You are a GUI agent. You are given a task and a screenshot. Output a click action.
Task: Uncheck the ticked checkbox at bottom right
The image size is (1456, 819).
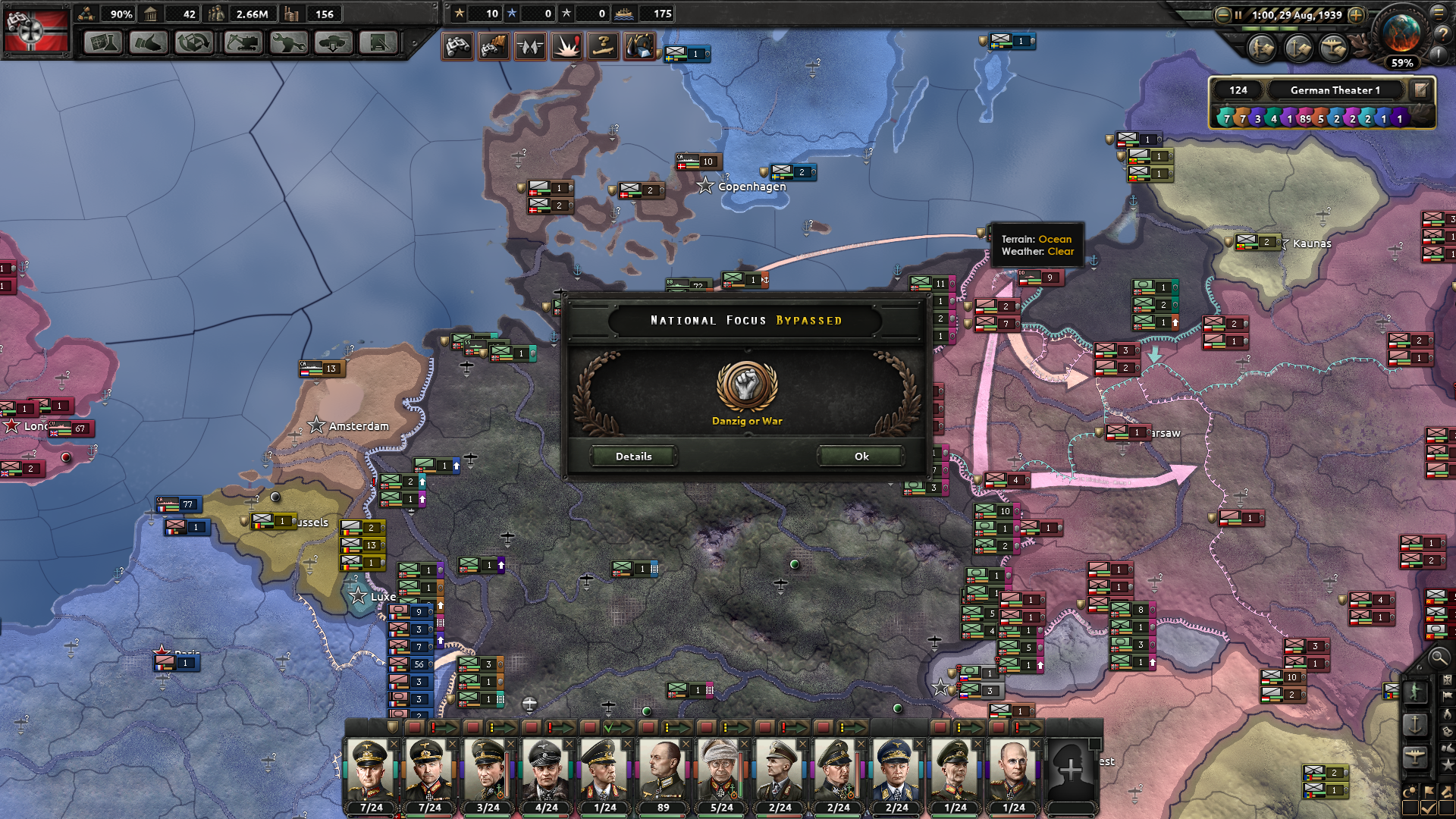click(1427, 806)
